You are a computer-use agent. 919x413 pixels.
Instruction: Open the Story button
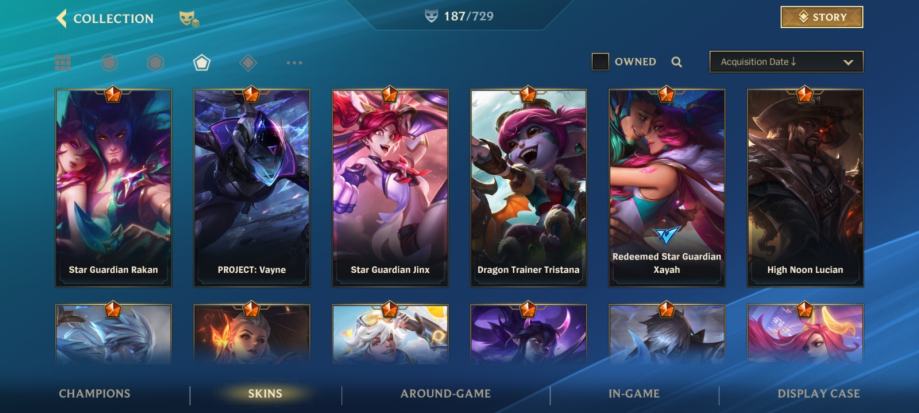point(821,17)
